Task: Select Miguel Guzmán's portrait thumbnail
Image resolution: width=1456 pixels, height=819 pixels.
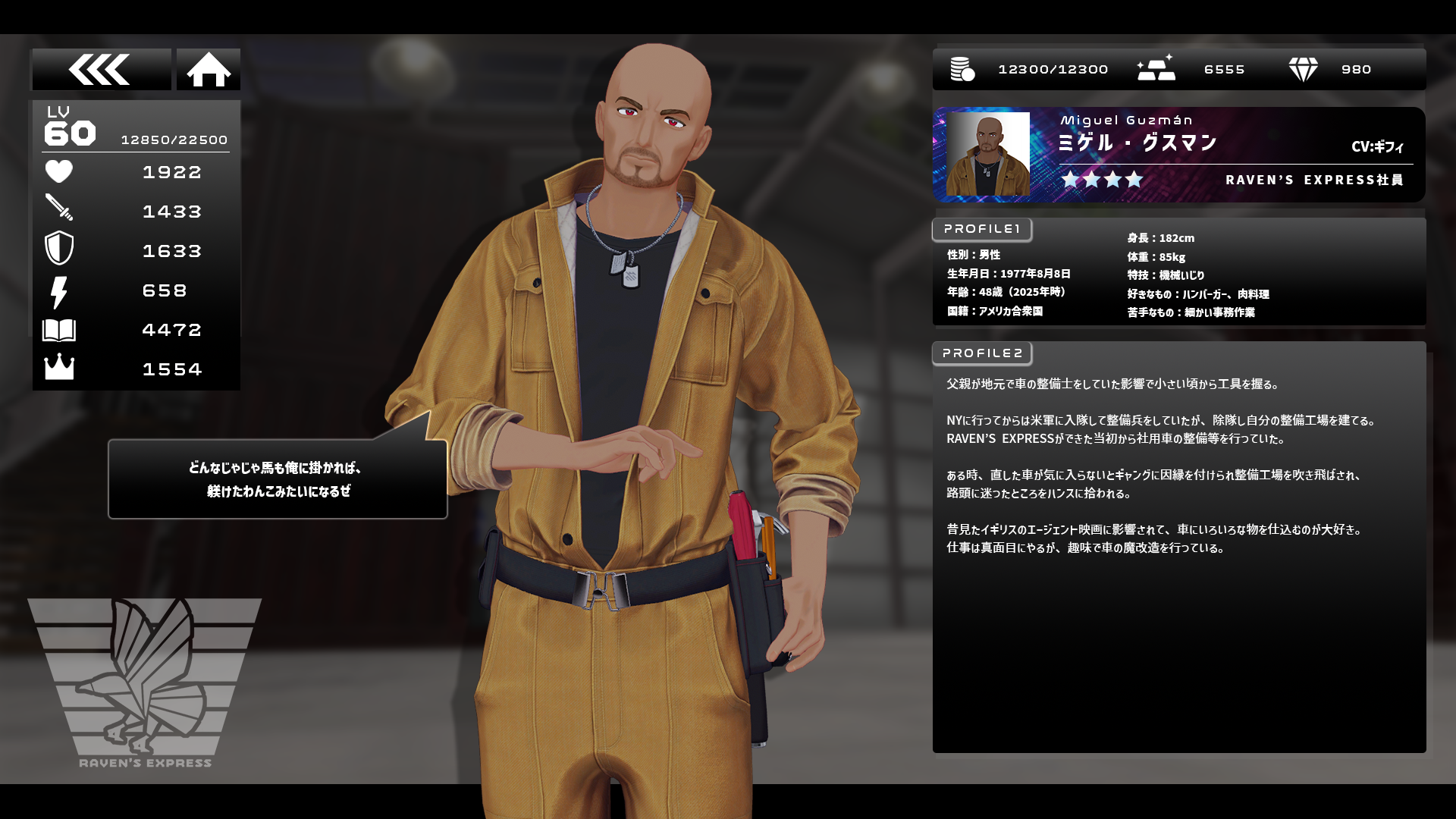Action: 987,154
